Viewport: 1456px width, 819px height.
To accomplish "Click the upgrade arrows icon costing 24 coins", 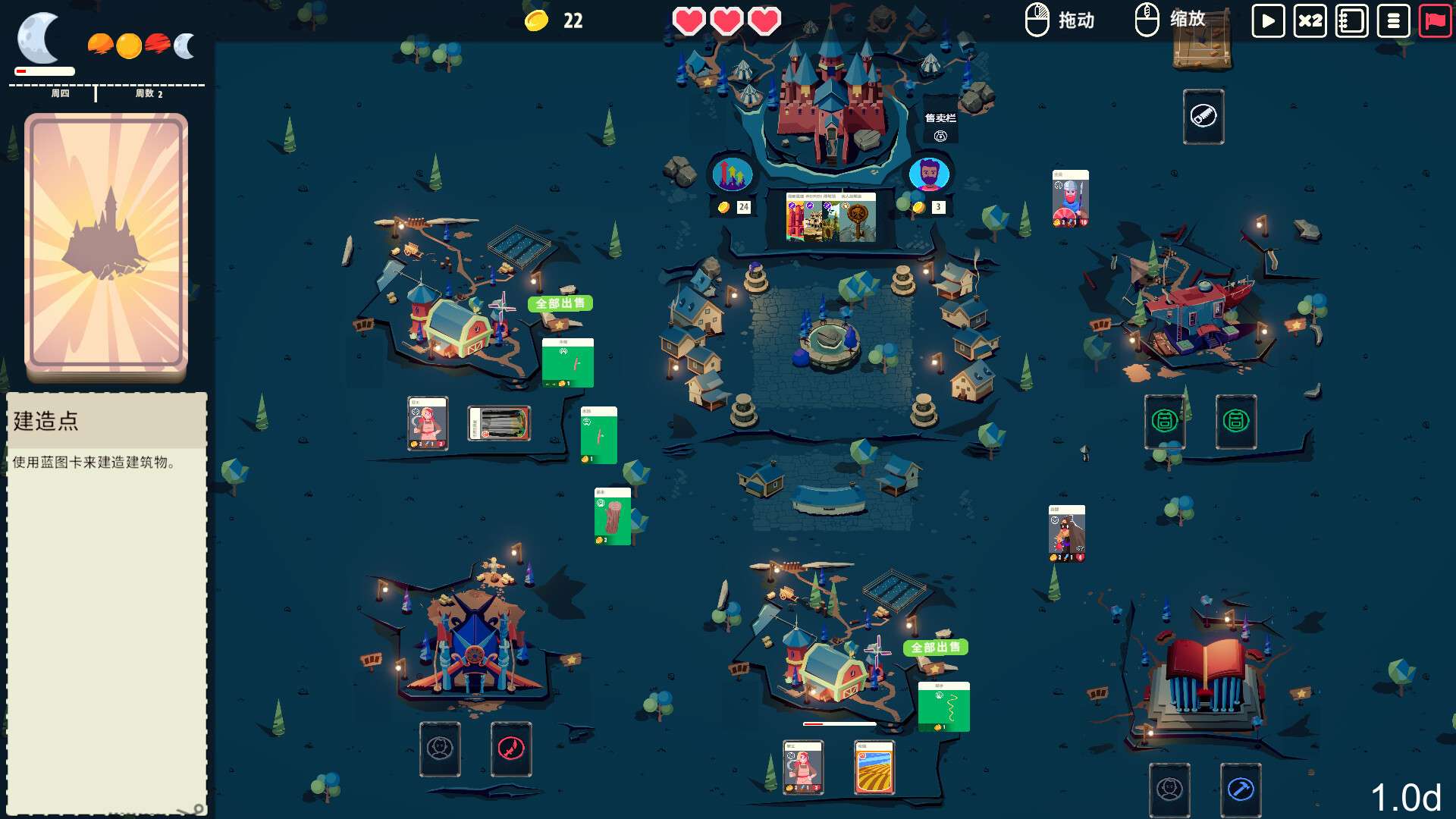I will tap(732, 175).
